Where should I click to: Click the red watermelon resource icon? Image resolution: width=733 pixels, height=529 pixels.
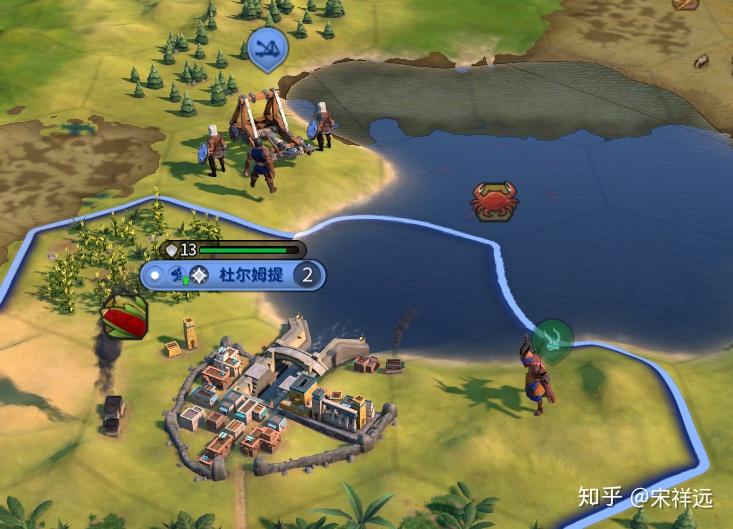pos(125,319)
